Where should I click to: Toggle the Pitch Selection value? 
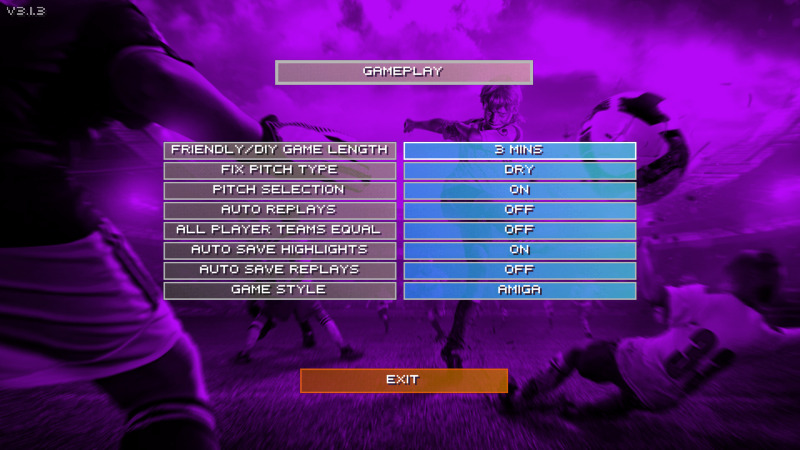(519, 190)
